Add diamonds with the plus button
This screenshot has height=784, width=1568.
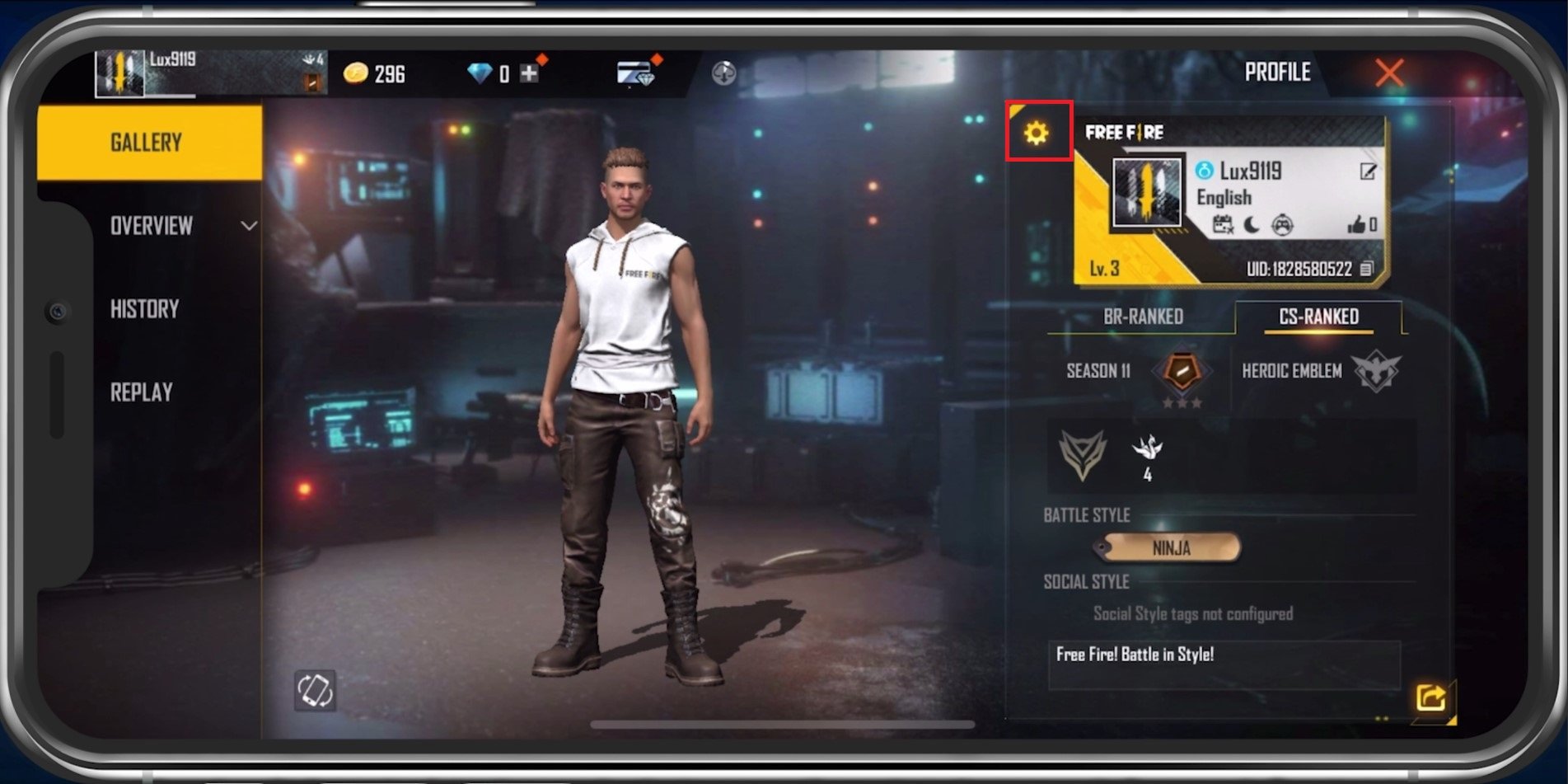(529, 74)
